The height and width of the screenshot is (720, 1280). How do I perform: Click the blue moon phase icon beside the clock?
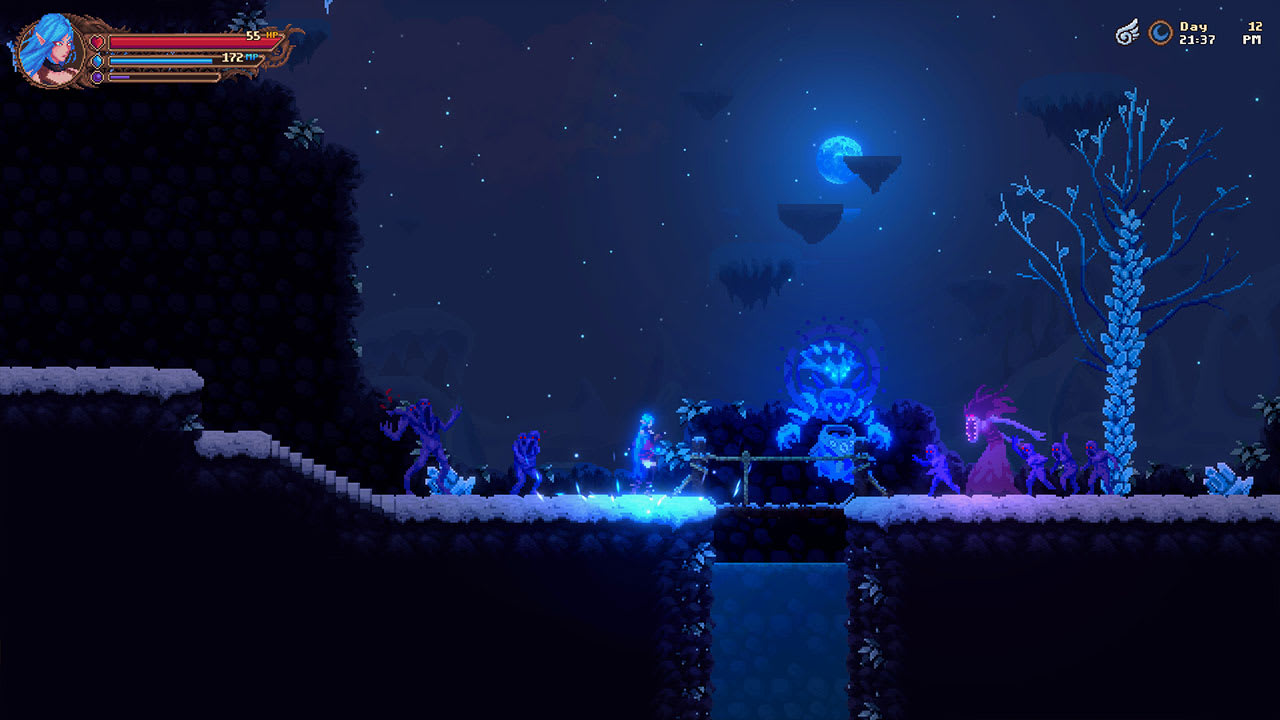pos(1160,32)
